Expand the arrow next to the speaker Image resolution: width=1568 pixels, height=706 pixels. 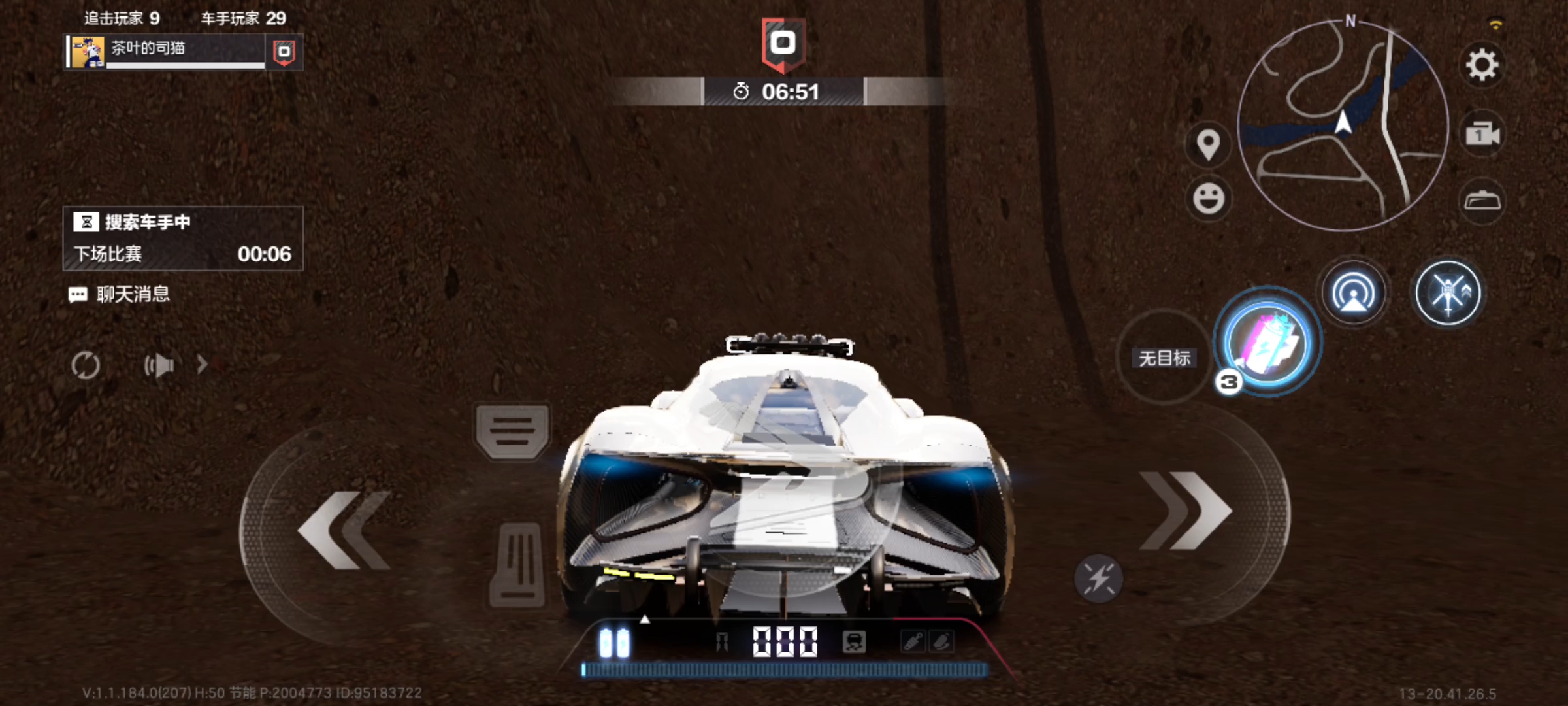(202, 364)
